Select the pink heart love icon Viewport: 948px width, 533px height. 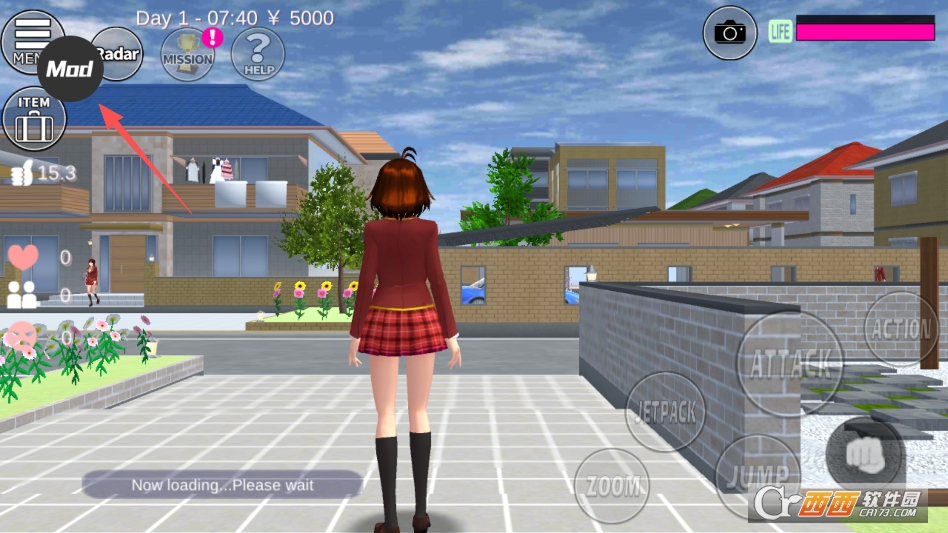click(x=23, y=257)
